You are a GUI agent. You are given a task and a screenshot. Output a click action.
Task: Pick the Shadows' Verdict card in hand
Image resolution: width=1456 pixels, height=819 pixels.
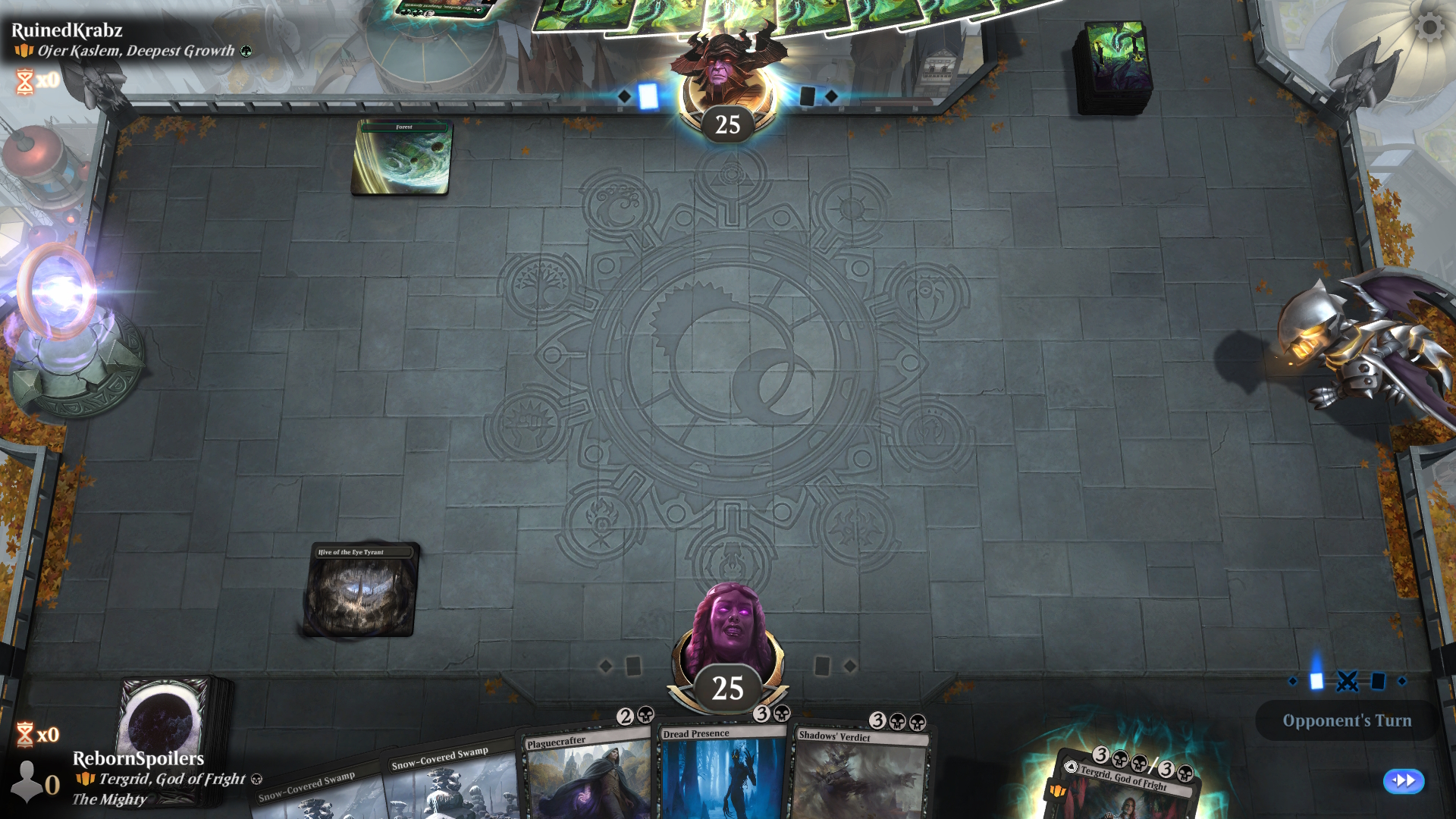[x=859, y=775]
